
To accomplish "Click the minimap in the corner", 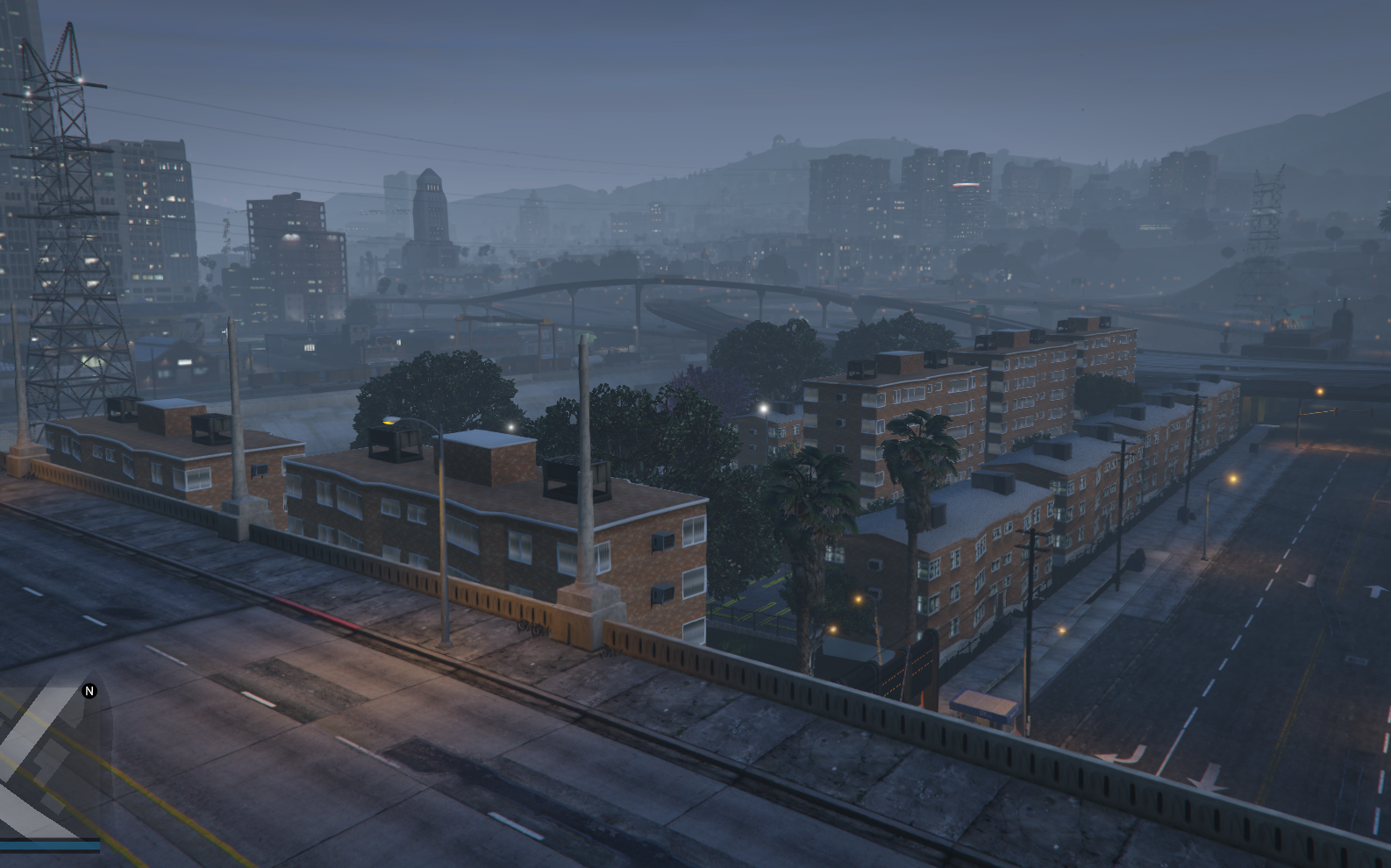I will (51, 763).
